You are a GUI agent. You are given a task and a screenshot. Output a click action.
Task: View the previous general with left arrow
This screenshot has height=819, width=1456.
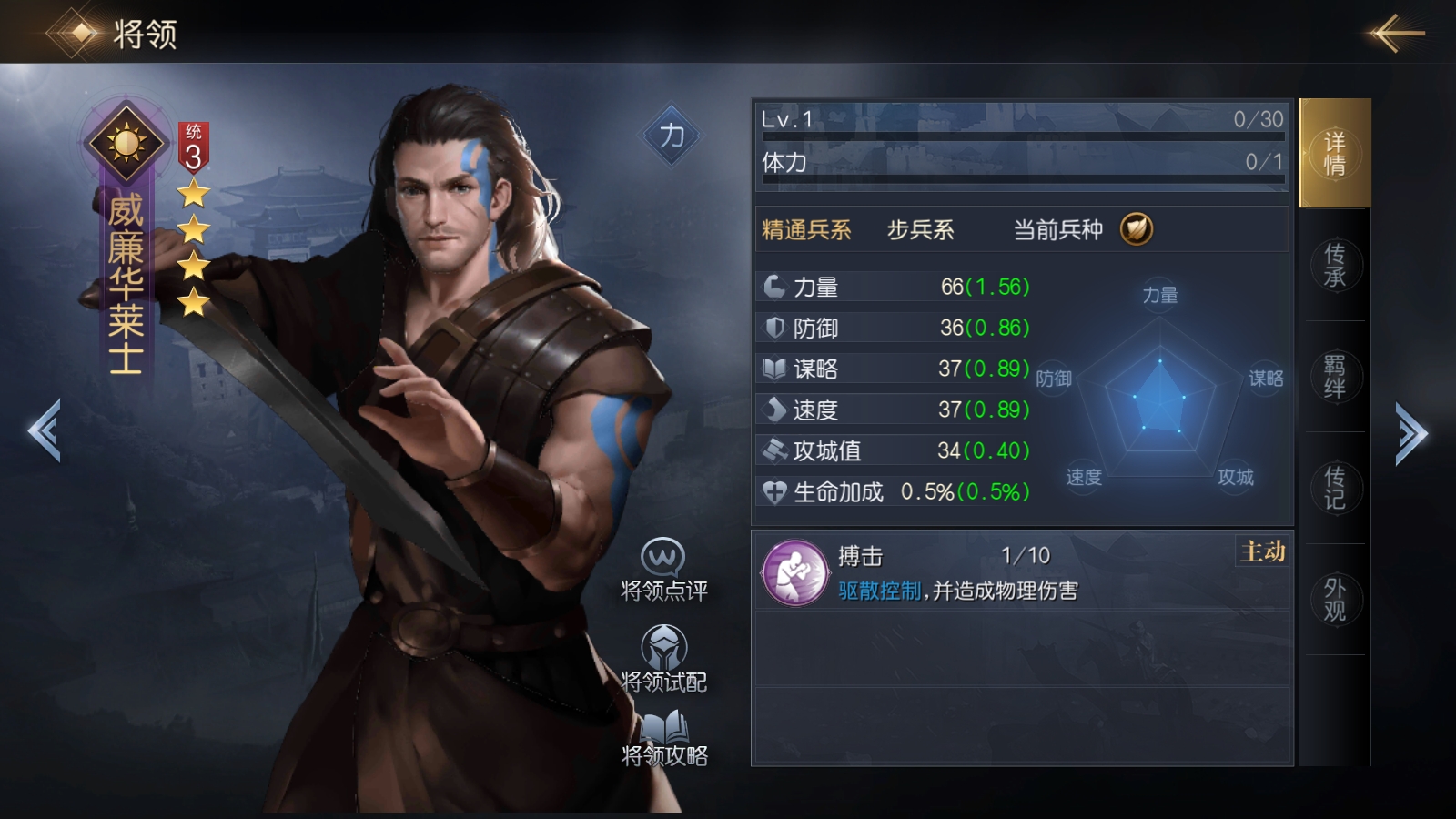(45, 431)
